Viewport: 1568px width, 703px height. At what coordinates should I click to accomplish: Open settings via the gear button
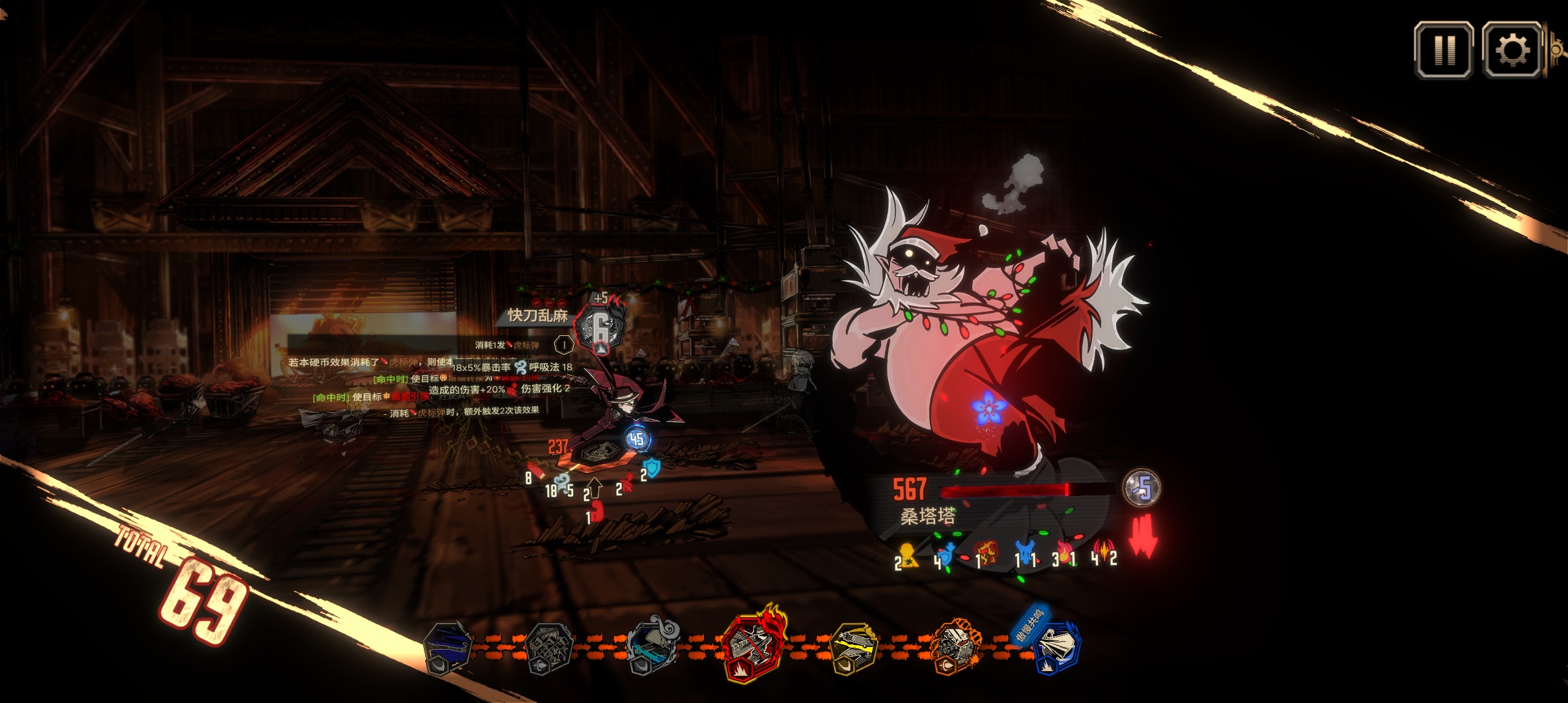[x=1512, y=50]
